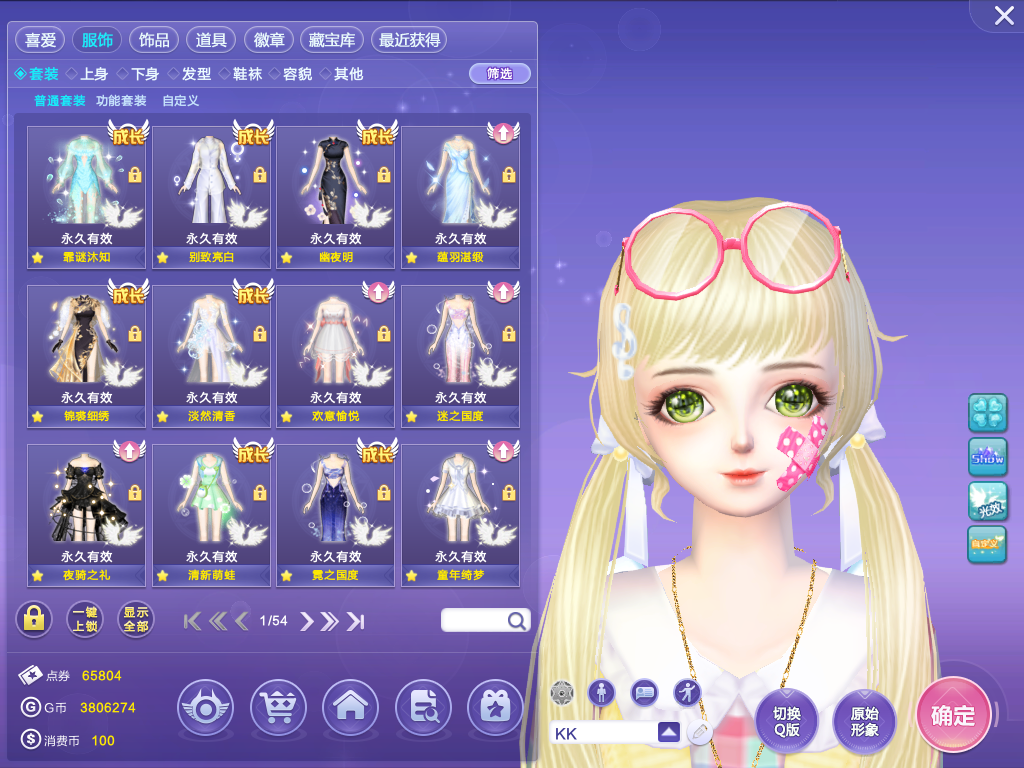Viewport: 1024px width, 768px height.
Task: Select the 别致亮白 white suit outfit
Action: pos(211,196)
